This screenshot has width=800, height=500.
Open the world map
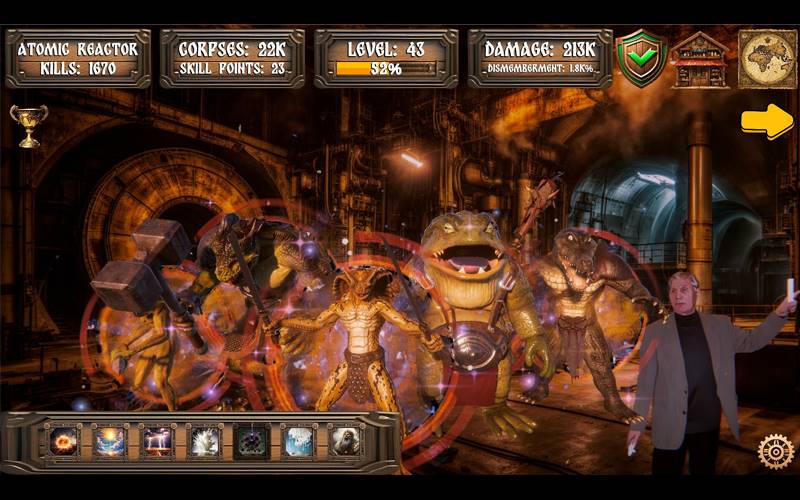(767, 58)
